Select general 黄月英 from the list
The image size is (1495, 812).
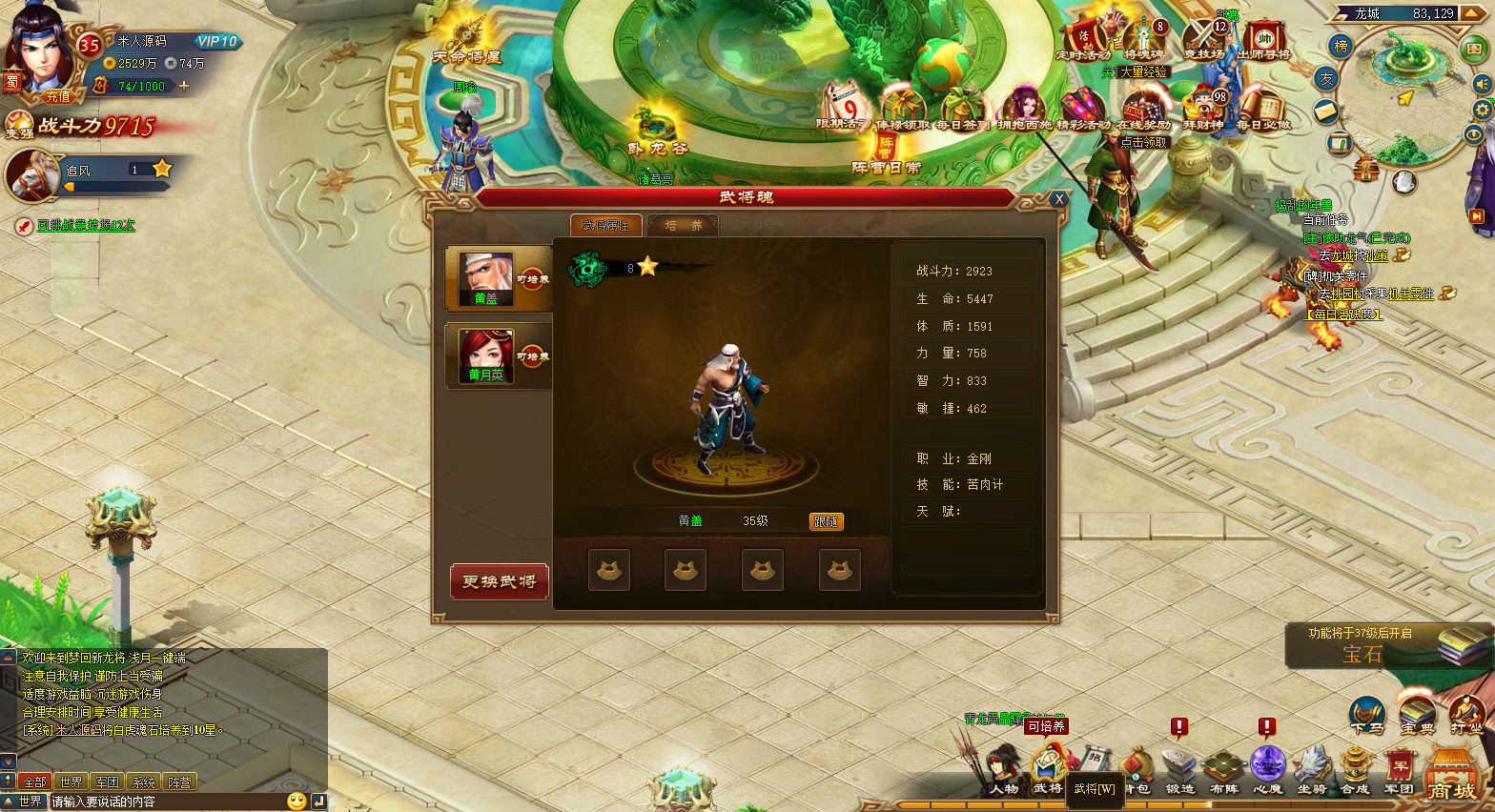(x=487, y=355)
